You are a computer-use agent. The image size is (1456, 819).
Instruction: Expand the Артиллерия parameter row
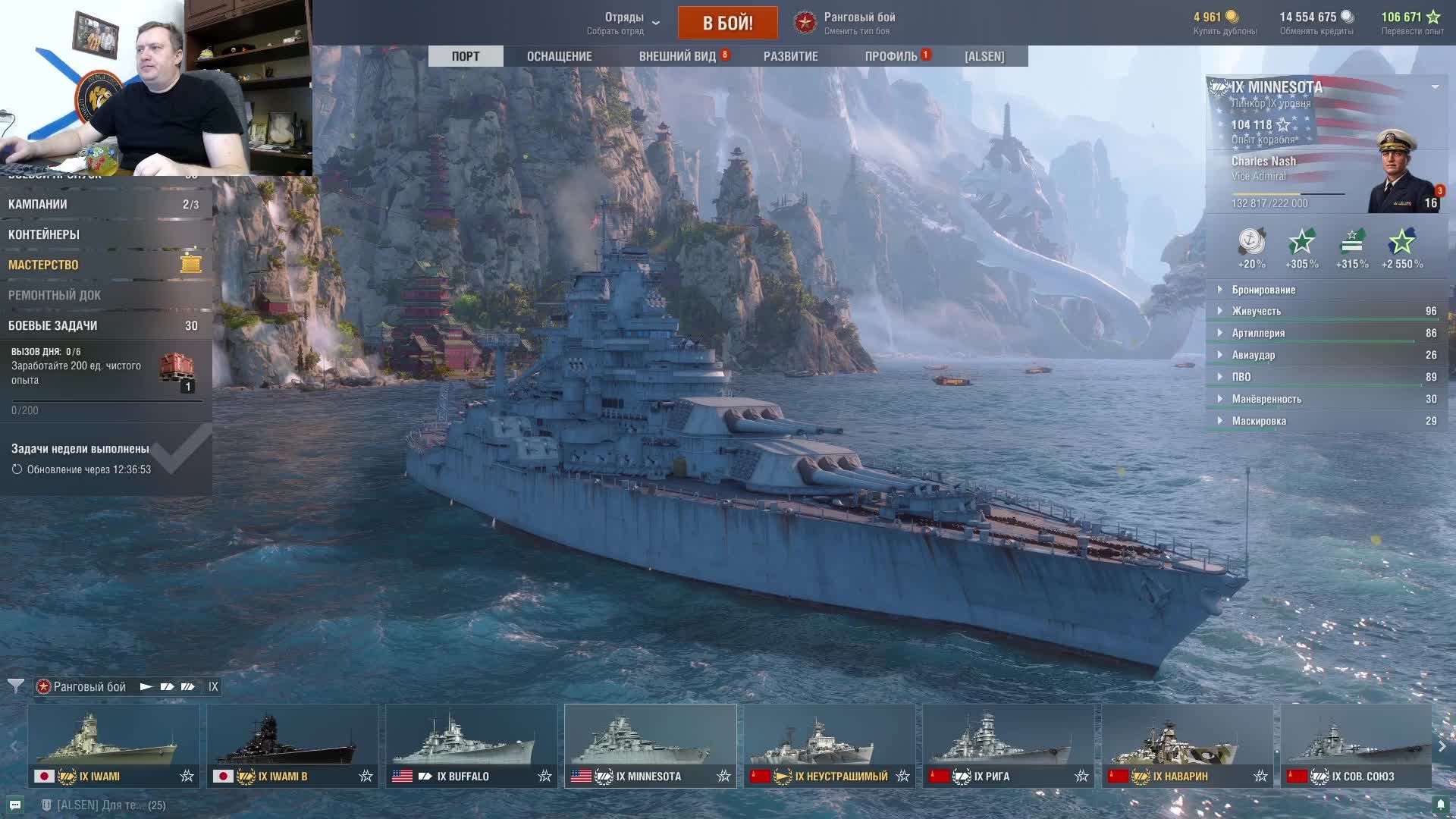click(x=1258, y=333)
